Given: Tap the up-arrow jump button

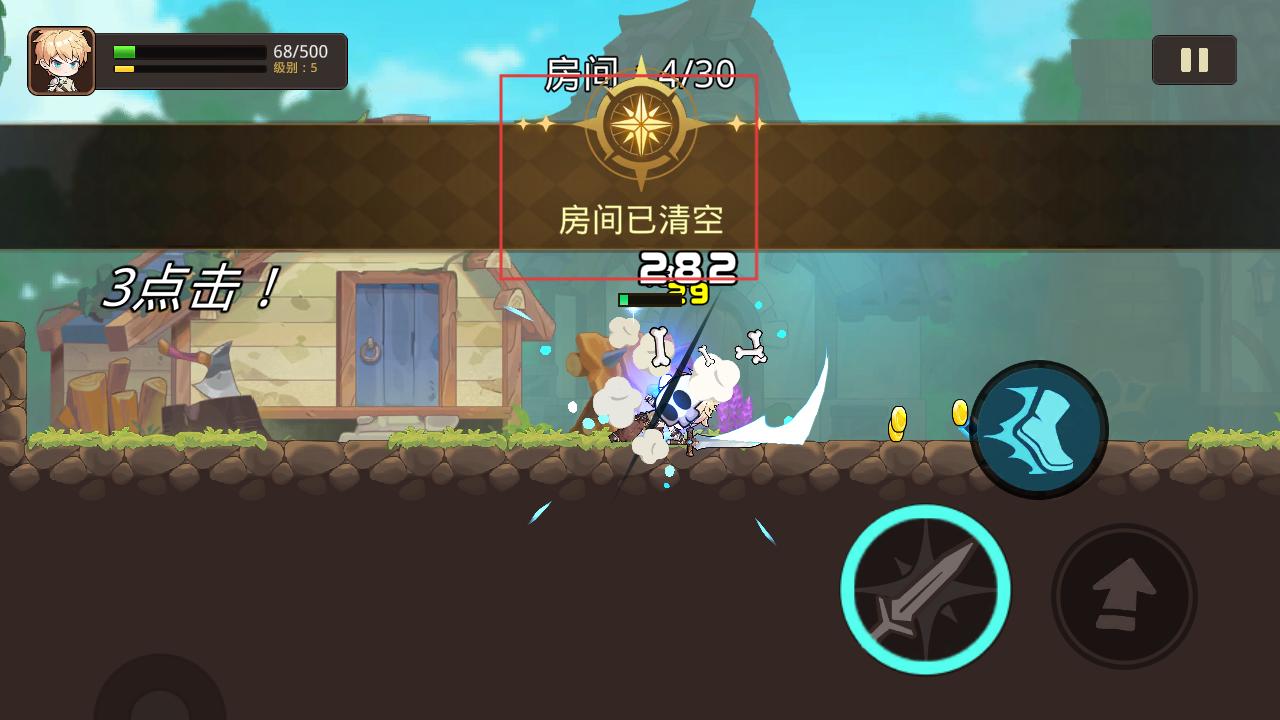Looking at the screenshot, I should tap(1124, 596).
